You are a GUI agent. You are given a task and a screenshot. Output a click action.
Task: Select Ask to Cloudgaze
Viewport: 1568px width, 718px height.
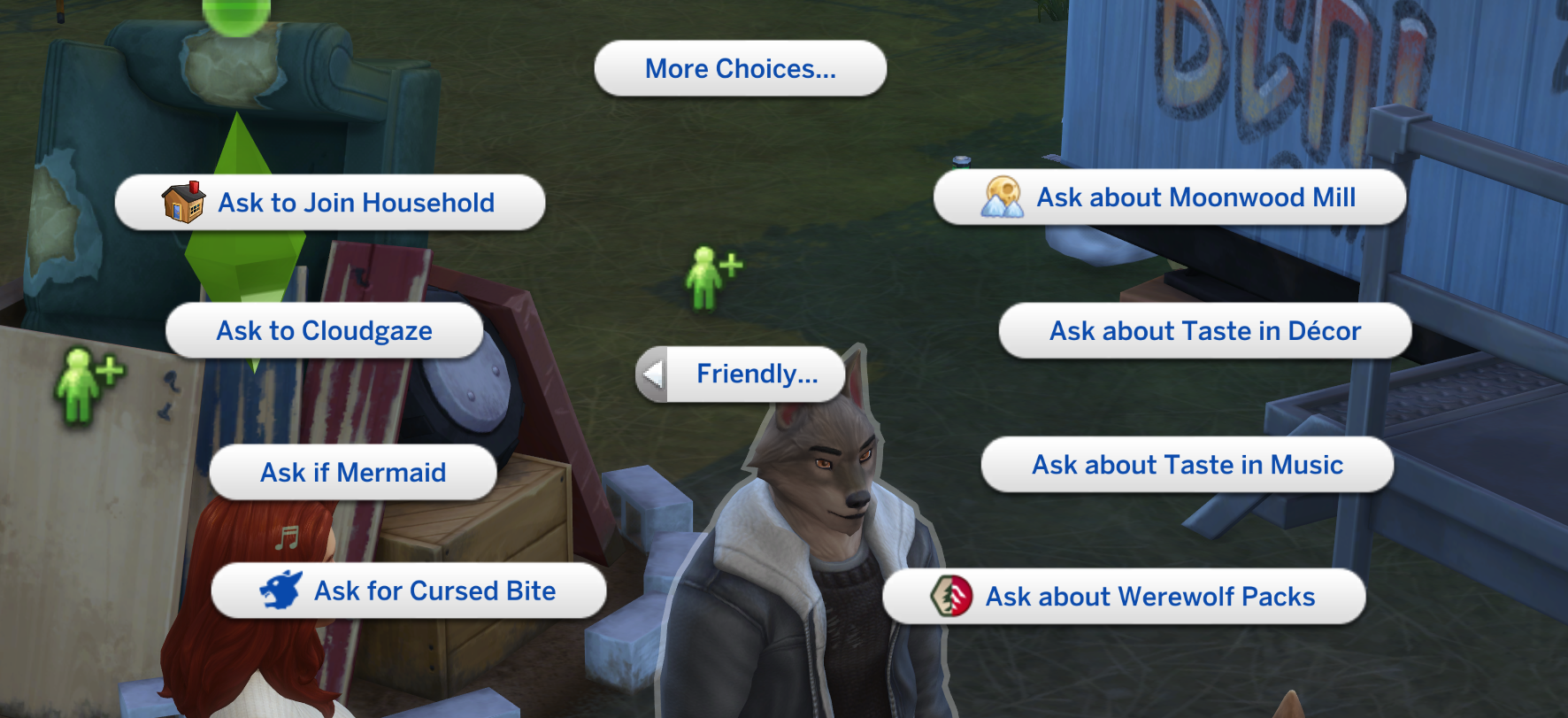click(324, 331)
